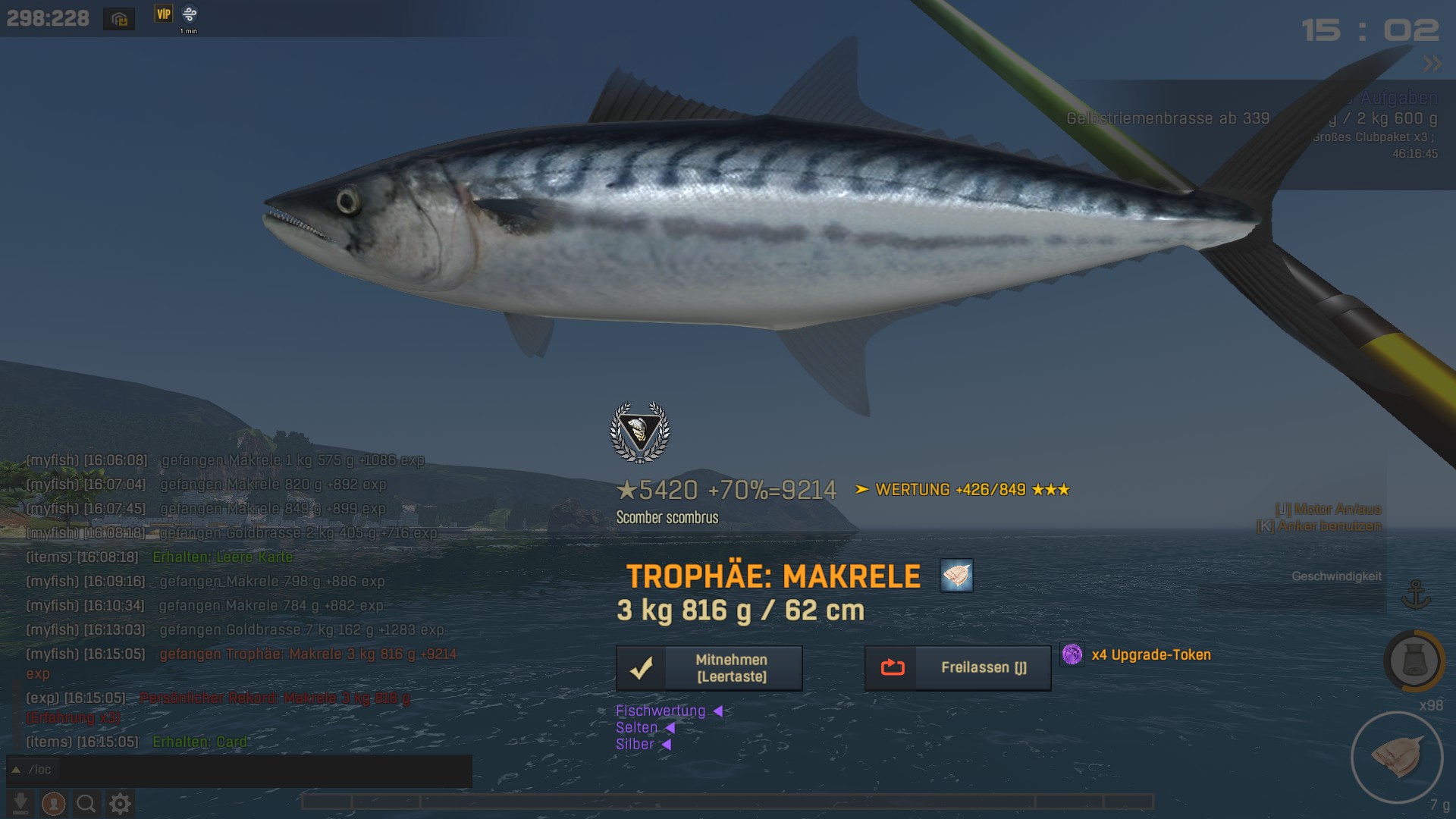Image resolution: width=1456 pixels, height=819 pixels.
Task: Click the wind shield buff icon
Action: click(190, 14)
